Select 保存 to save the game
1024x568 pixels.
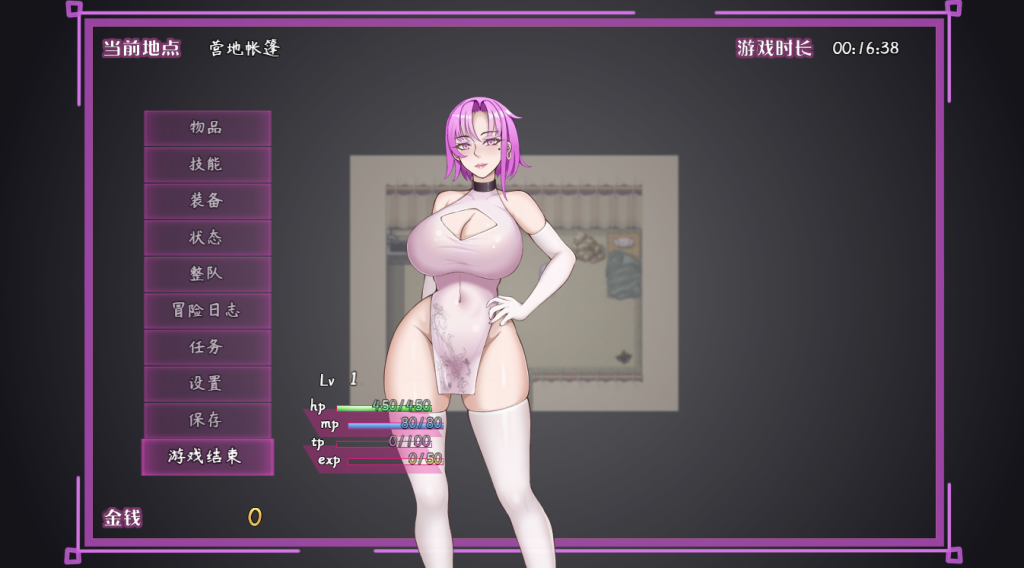point(207,420)
